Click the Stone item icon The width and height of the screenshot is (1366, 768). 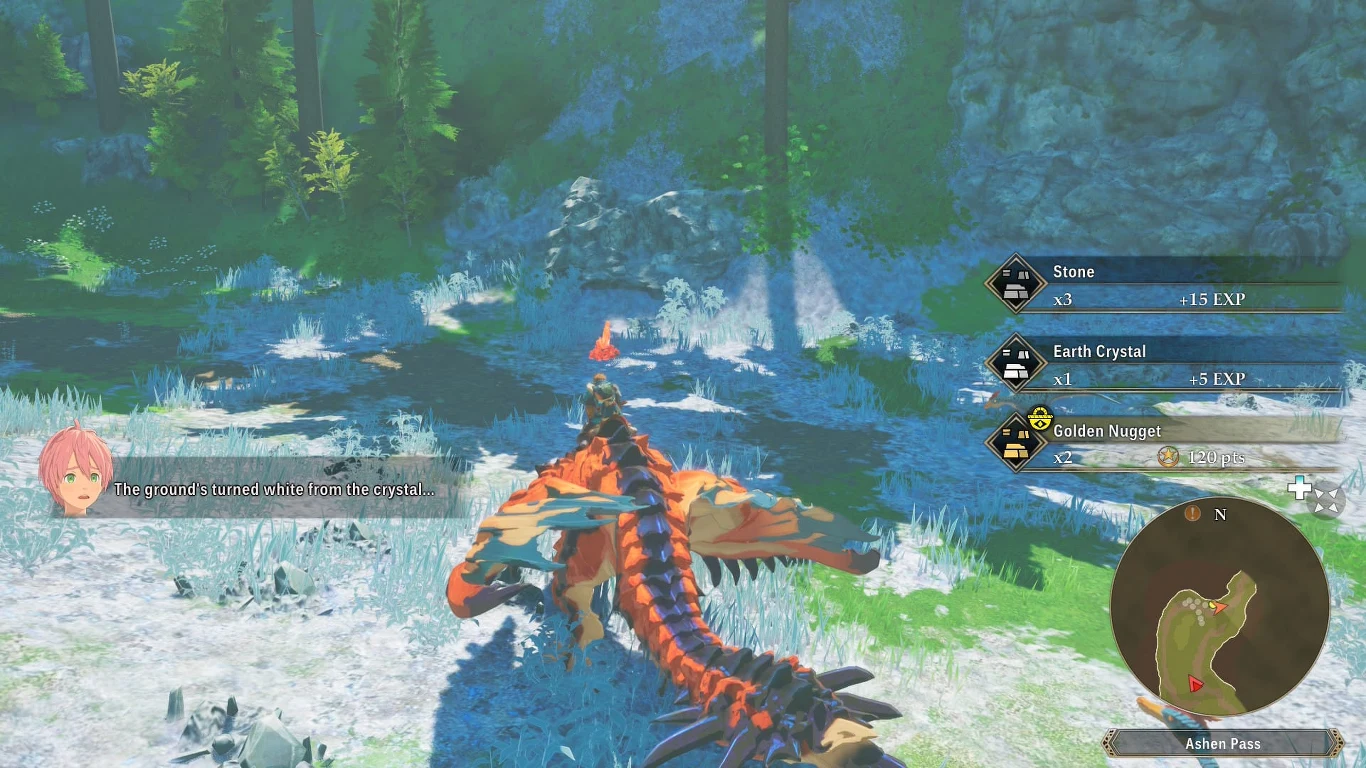pyautogui.click(x=1016, y=282)
